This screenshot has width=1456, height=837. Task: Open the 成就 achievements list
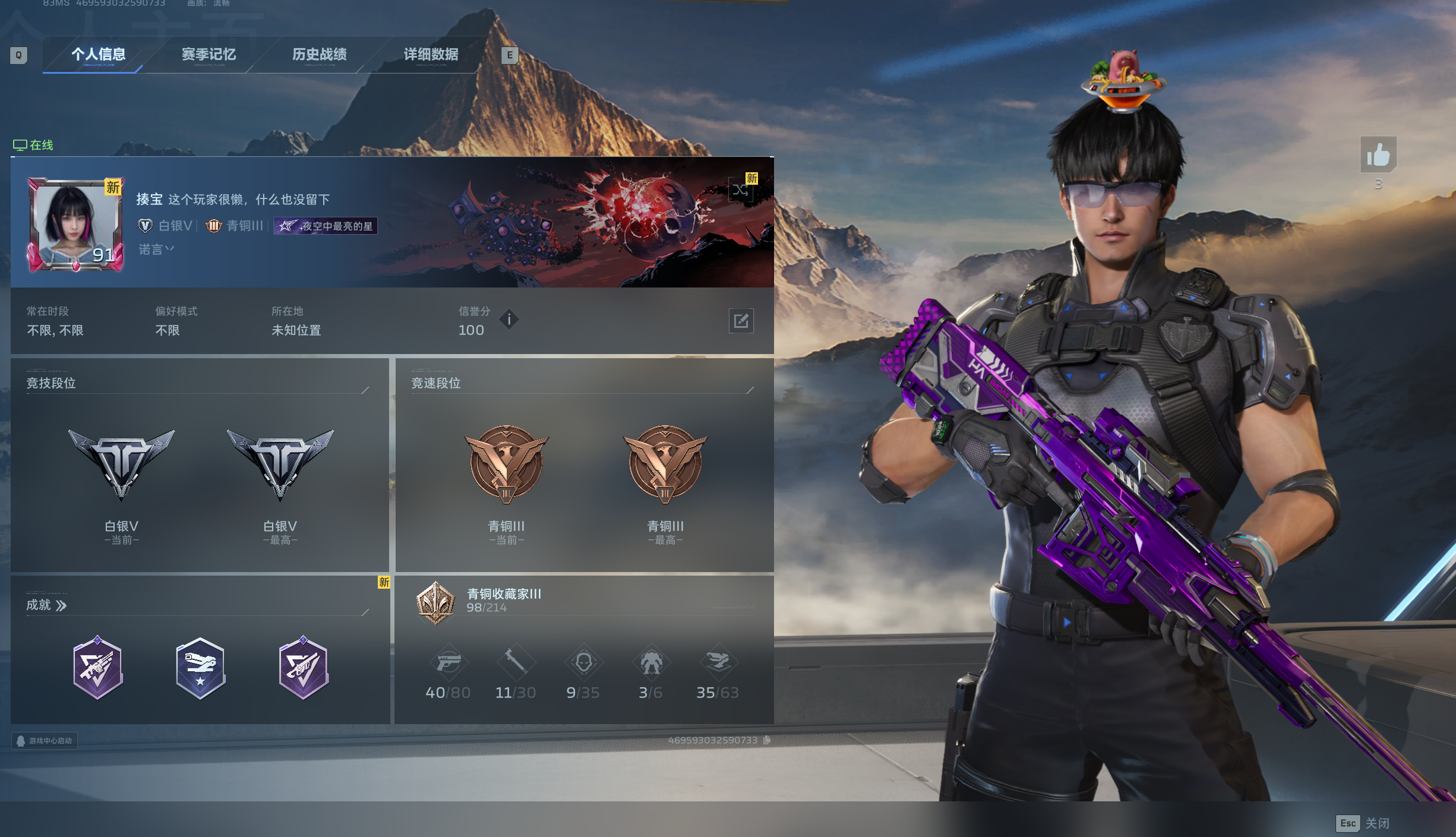coord(46,605)
